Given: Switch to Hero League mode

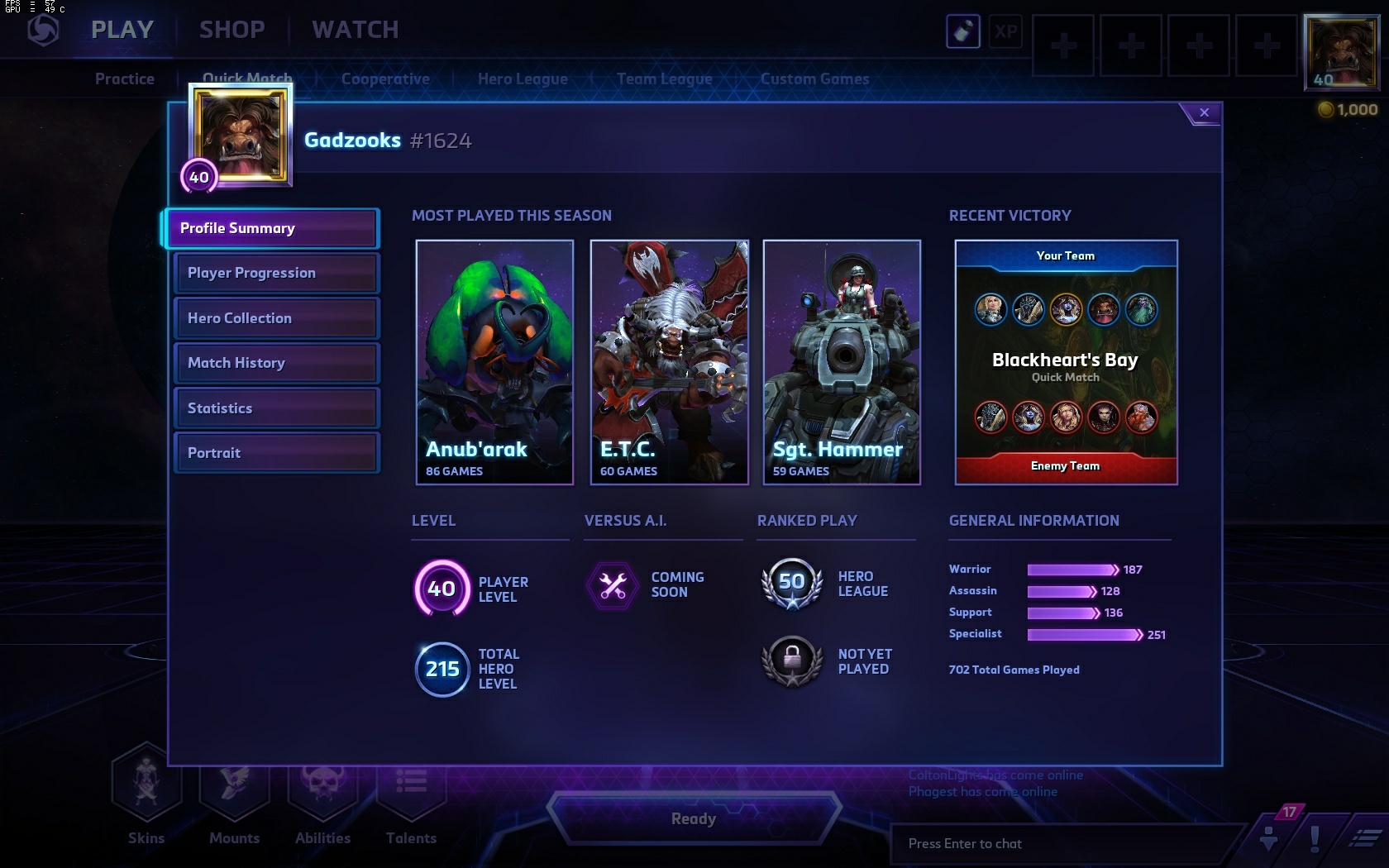Looking at the screenshot, I should tap(523, 79).
